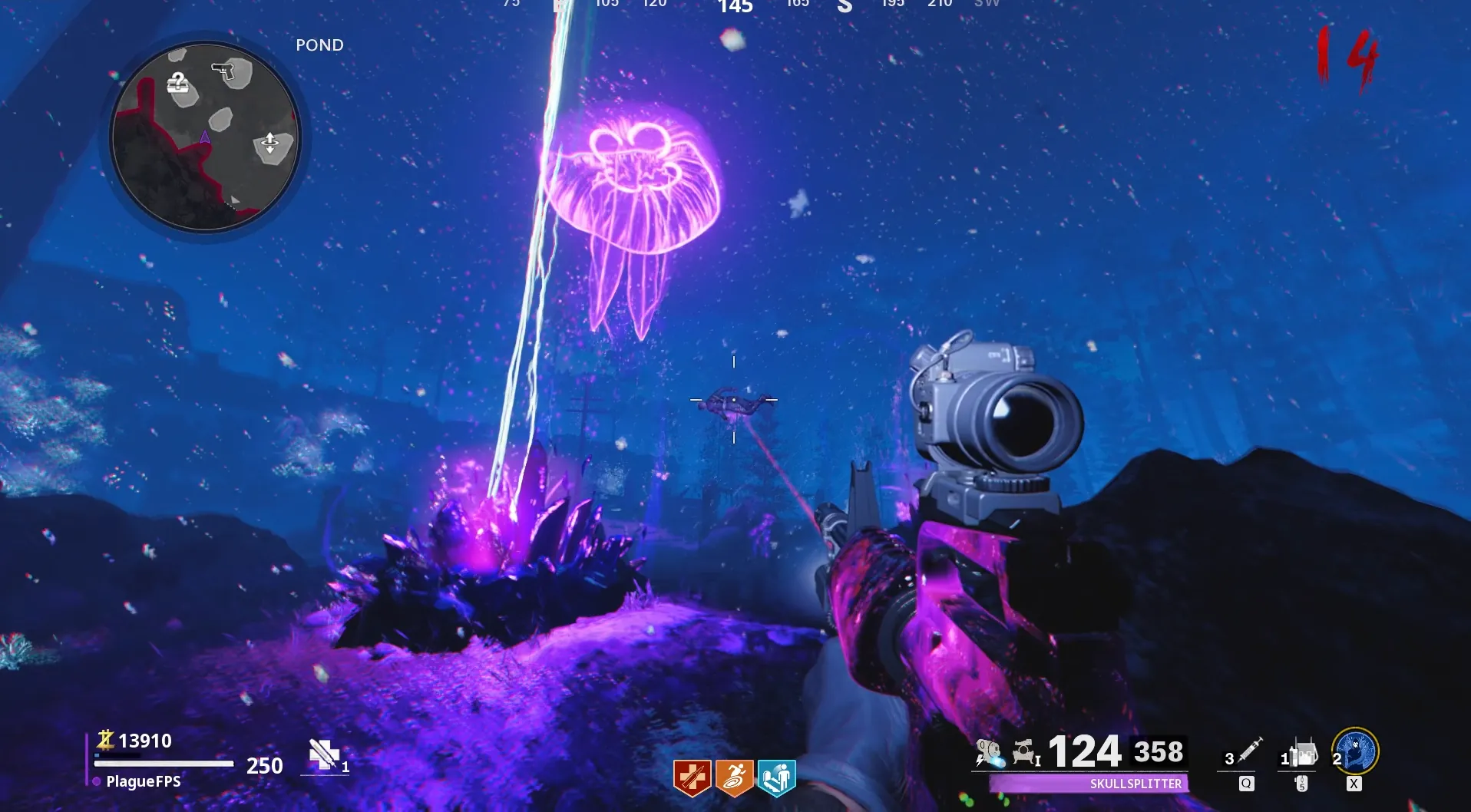Click the pistol wall-buy marker on minimap
The image size is (1471, 812).
(224, 71)
